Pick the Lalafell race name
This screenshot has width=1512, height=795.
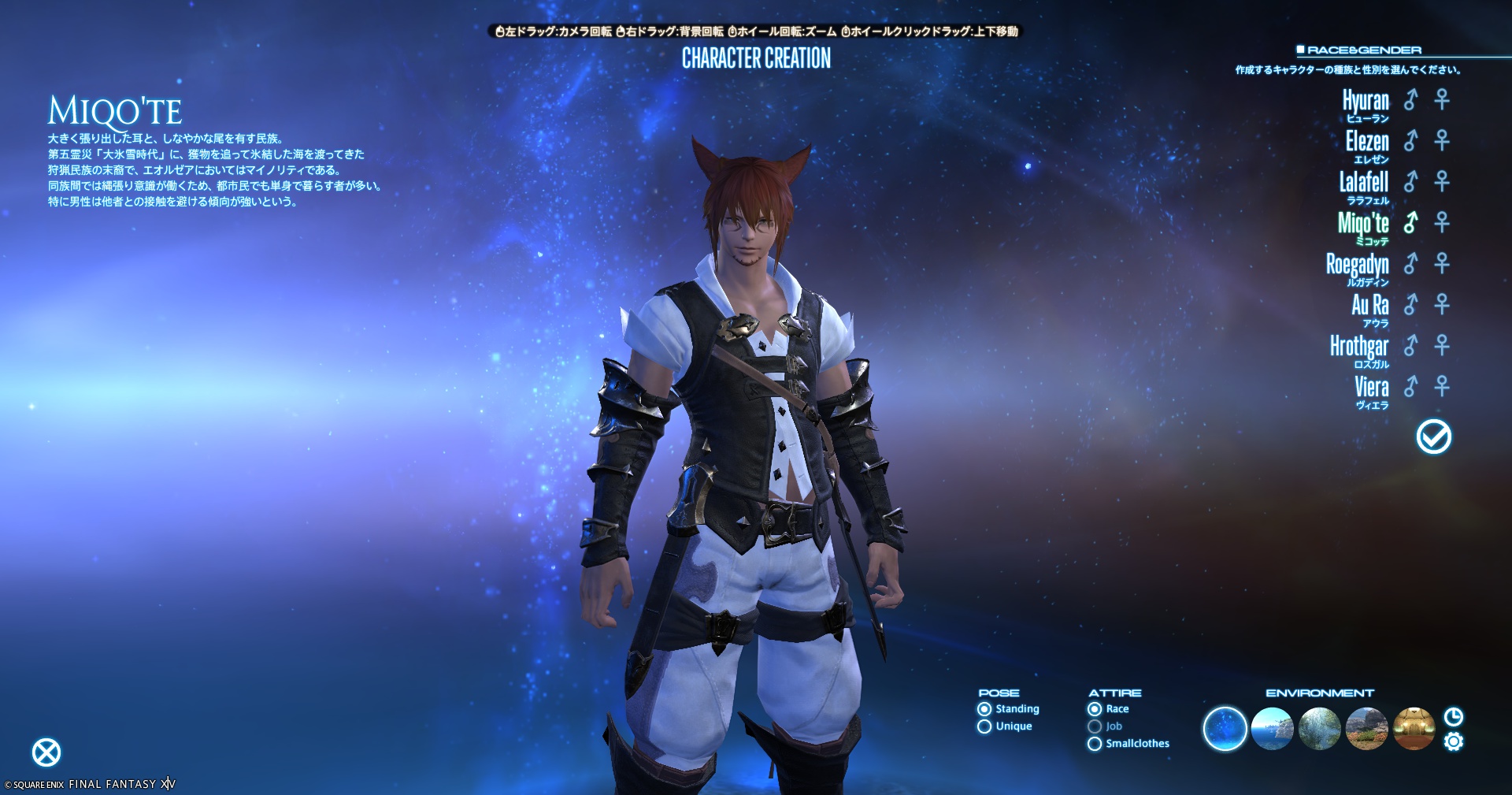1364,182
